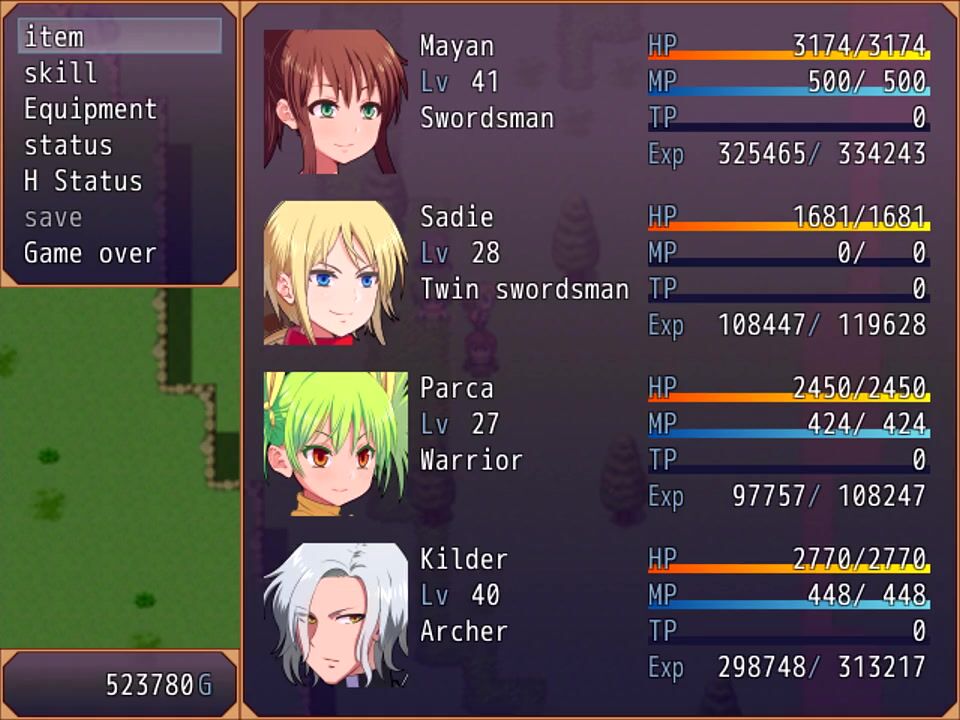
Task: Select Mayan's portrait
Action: 335,101
